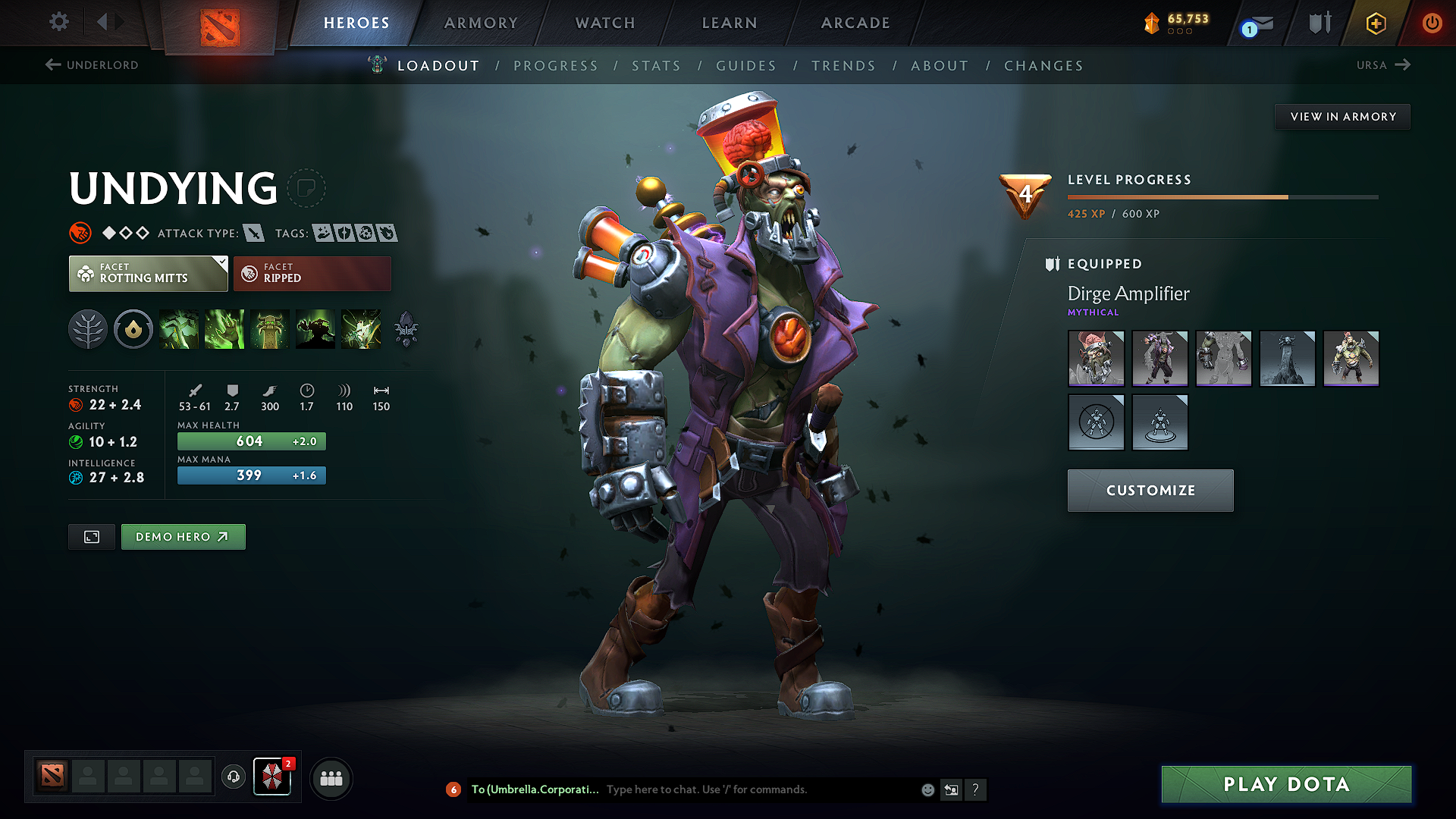The width and height of the screenshot is (1456, 819).
Task: Switch to the STATS tab
Action: point(656,66)
